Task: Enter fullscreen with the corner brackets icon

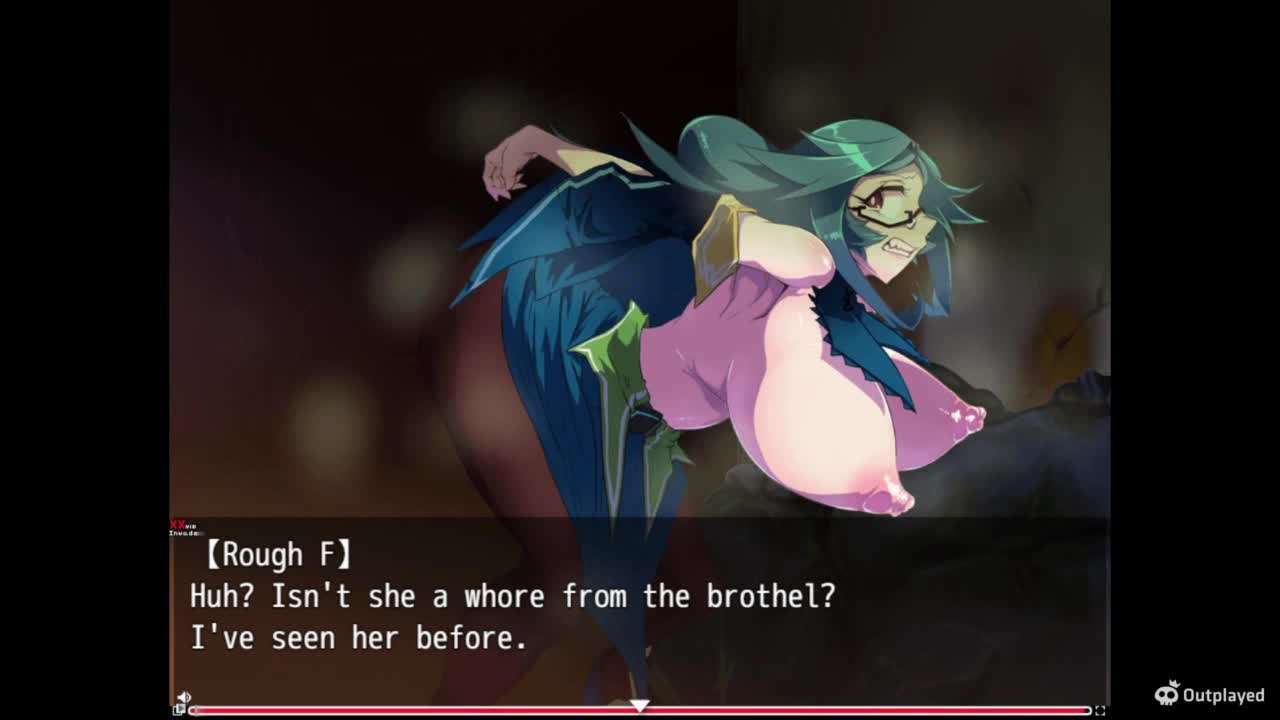Action: click(x=1100, y=710)
